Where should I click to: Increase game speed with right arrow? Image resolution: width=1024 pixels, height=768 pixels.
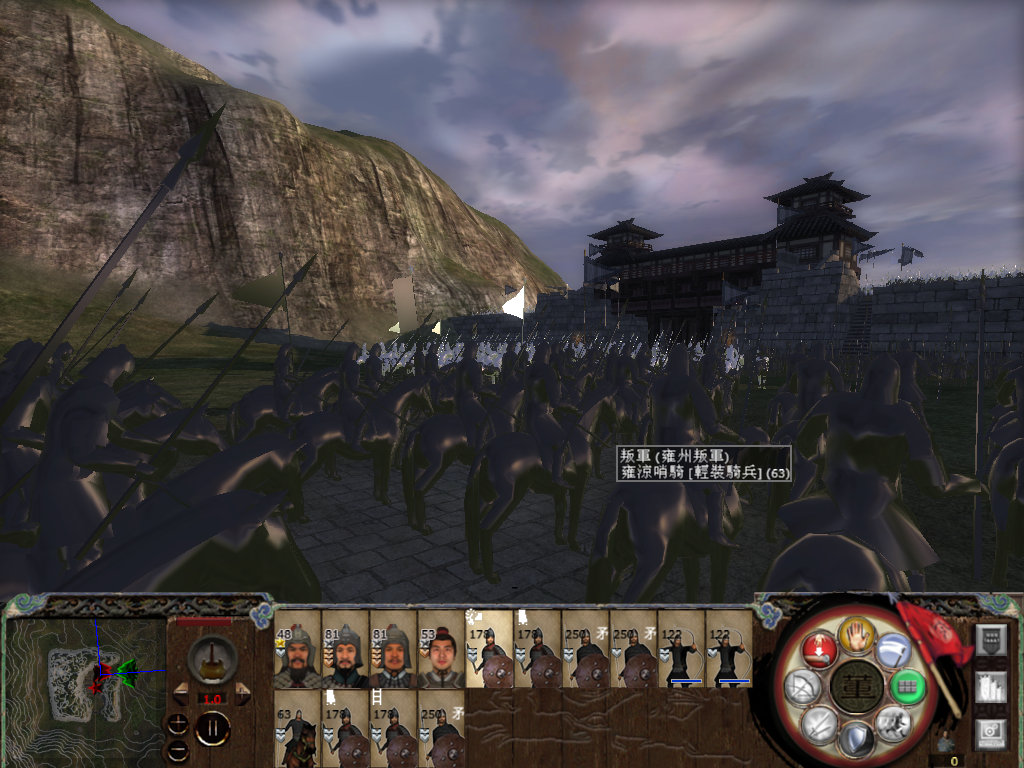click(242, 690)
